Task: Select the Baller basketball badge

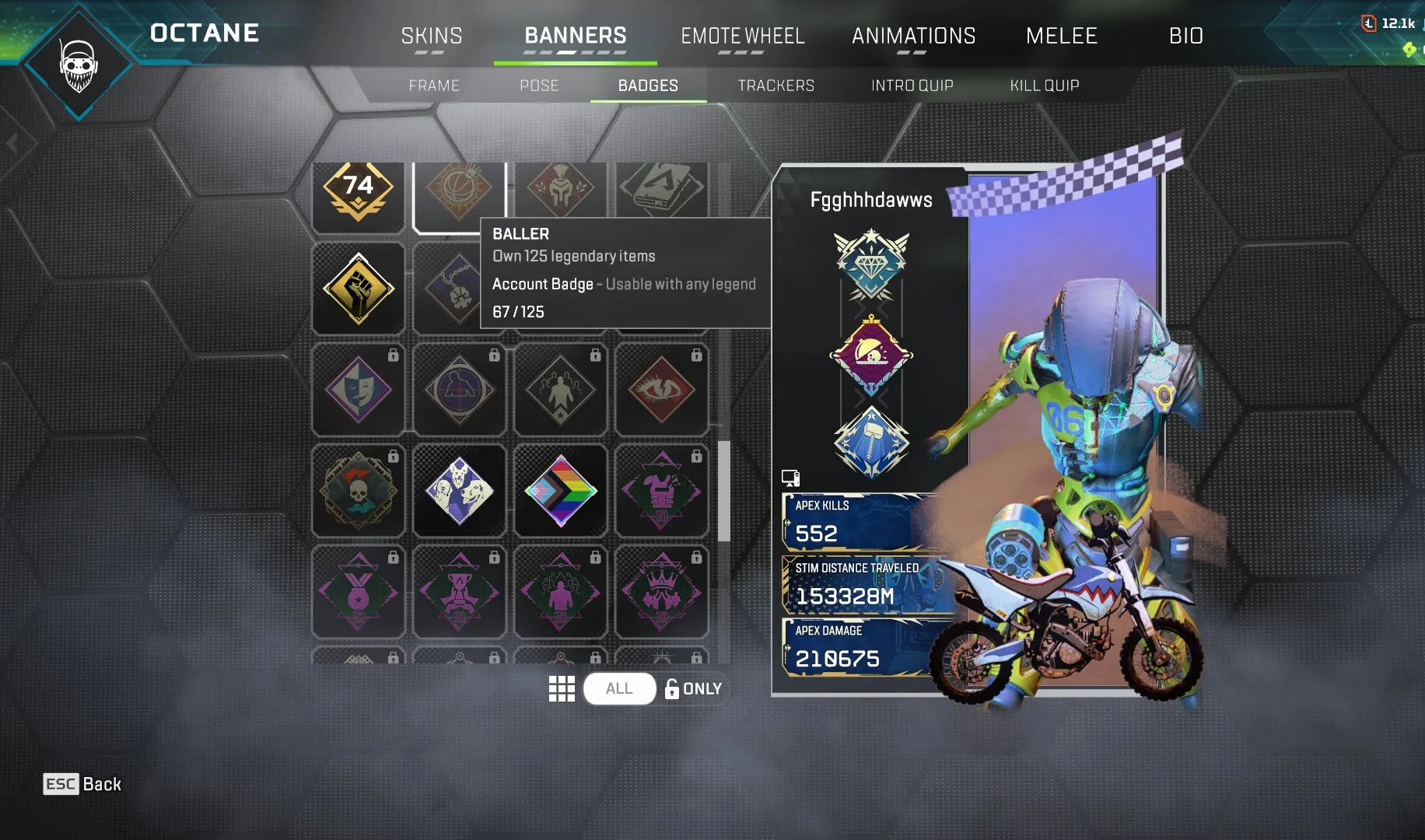Action: coord(459,189)
